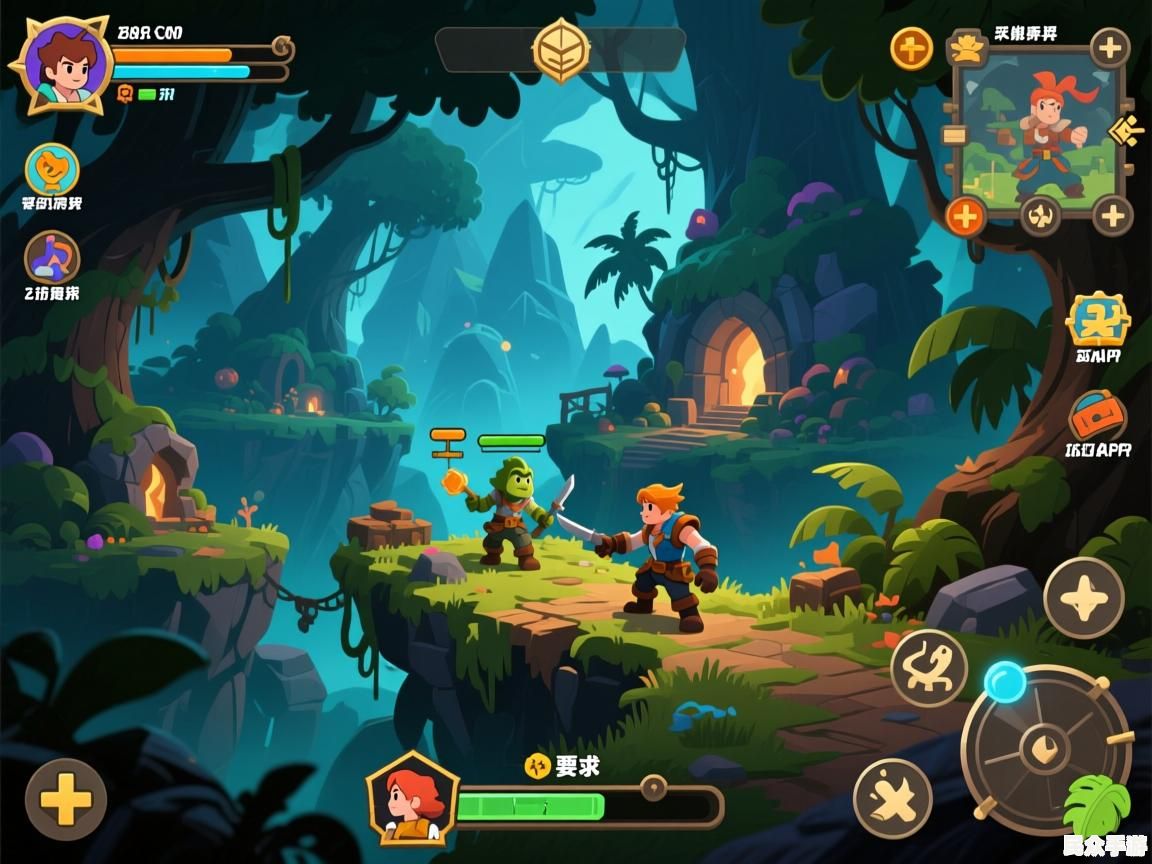The width and height of the screenshot is (1152, 864).
Task: Click the minus button on the minimap frame
Action: (x=954, y=136)
